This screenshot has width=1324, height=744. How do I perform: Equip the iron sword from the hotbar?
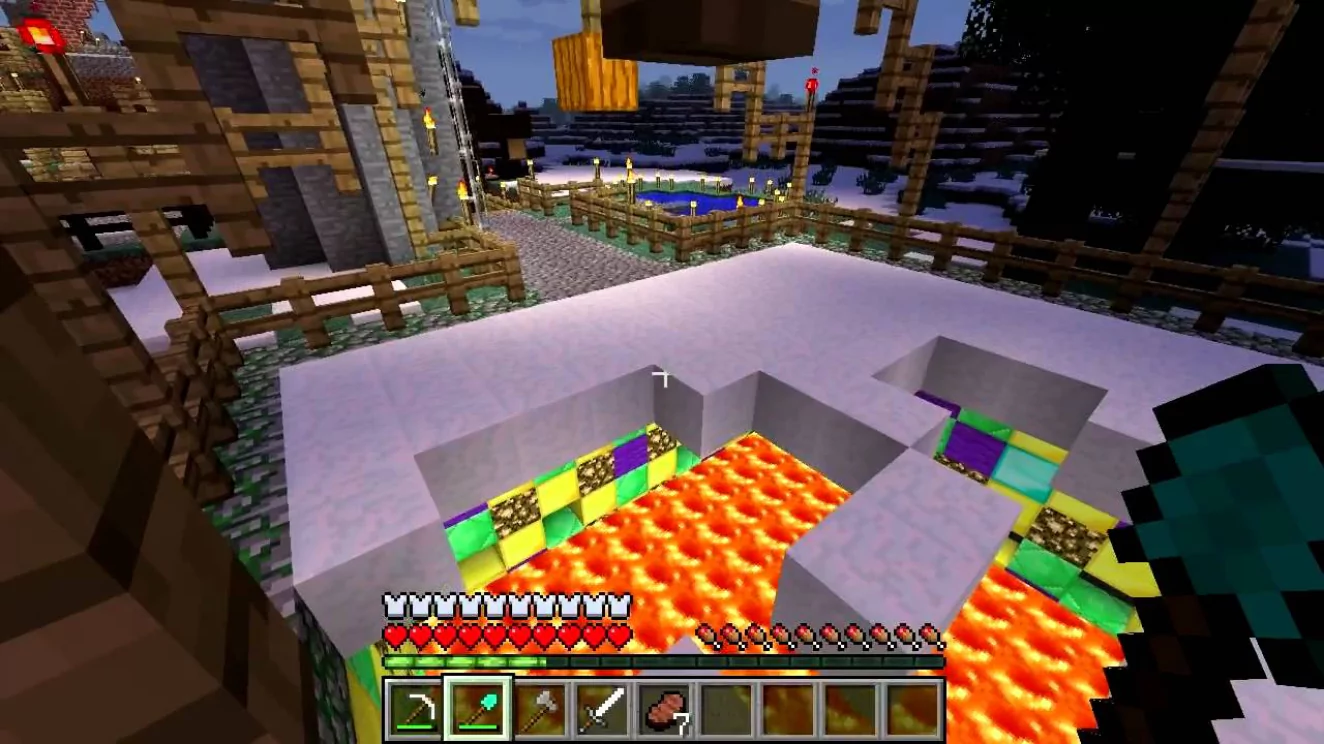click(602, 709)
